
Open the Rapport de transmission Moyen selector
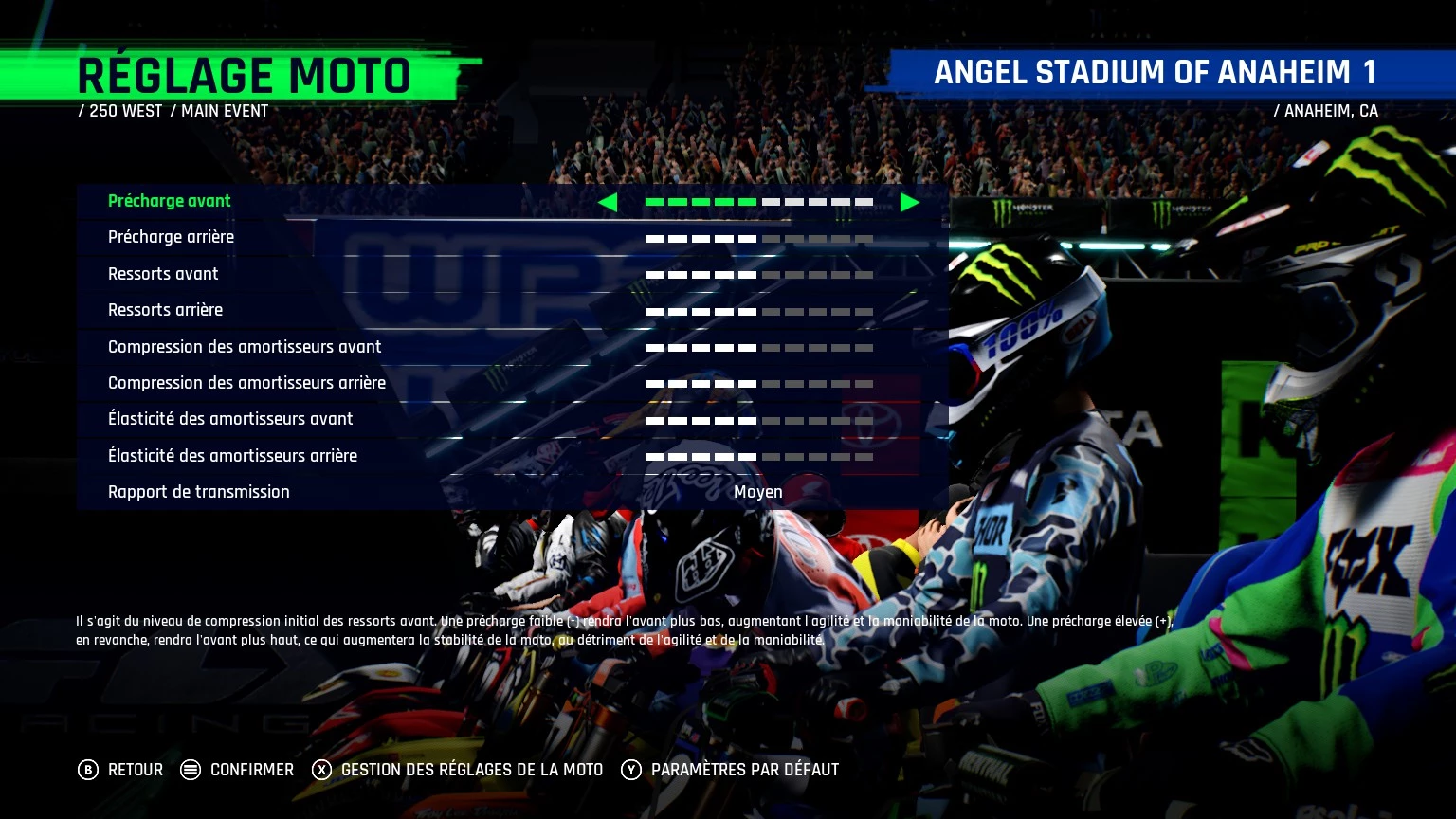point(758,492)
